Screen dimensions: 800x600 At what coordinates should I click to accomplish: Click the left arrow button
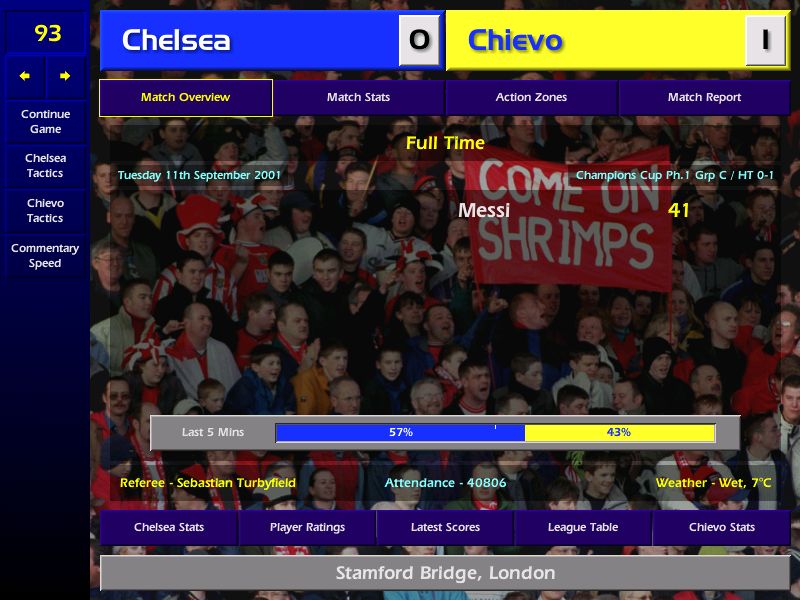pos(25,76)
